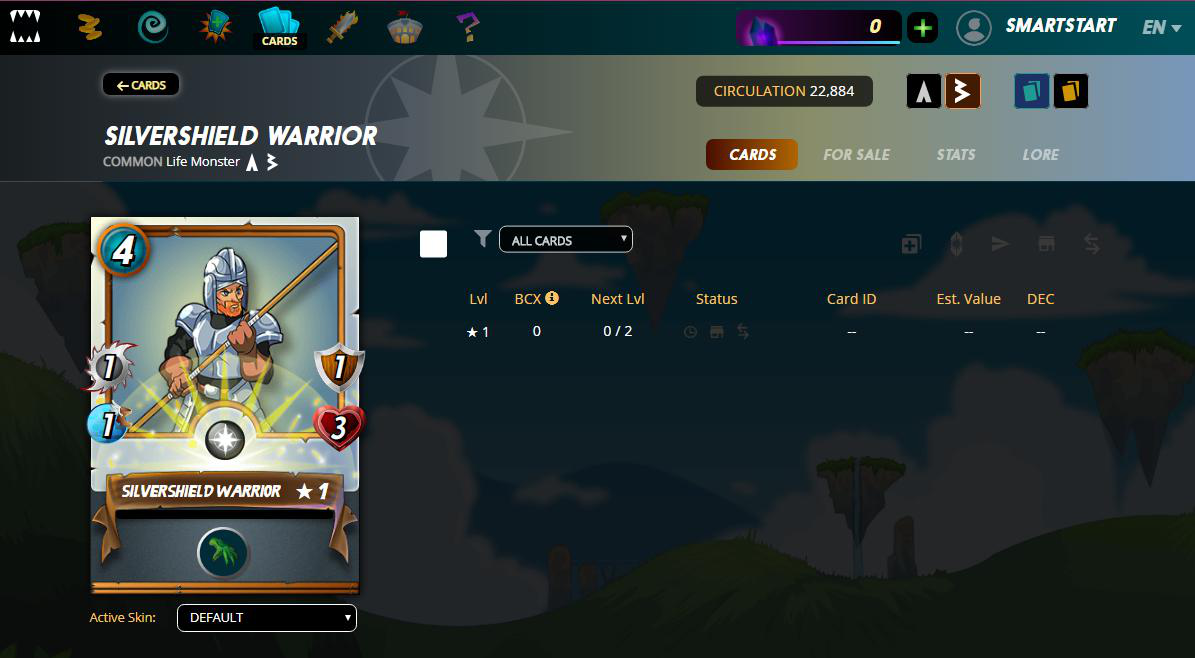Open the purple question mark help icon

click(x=466, y=27)
